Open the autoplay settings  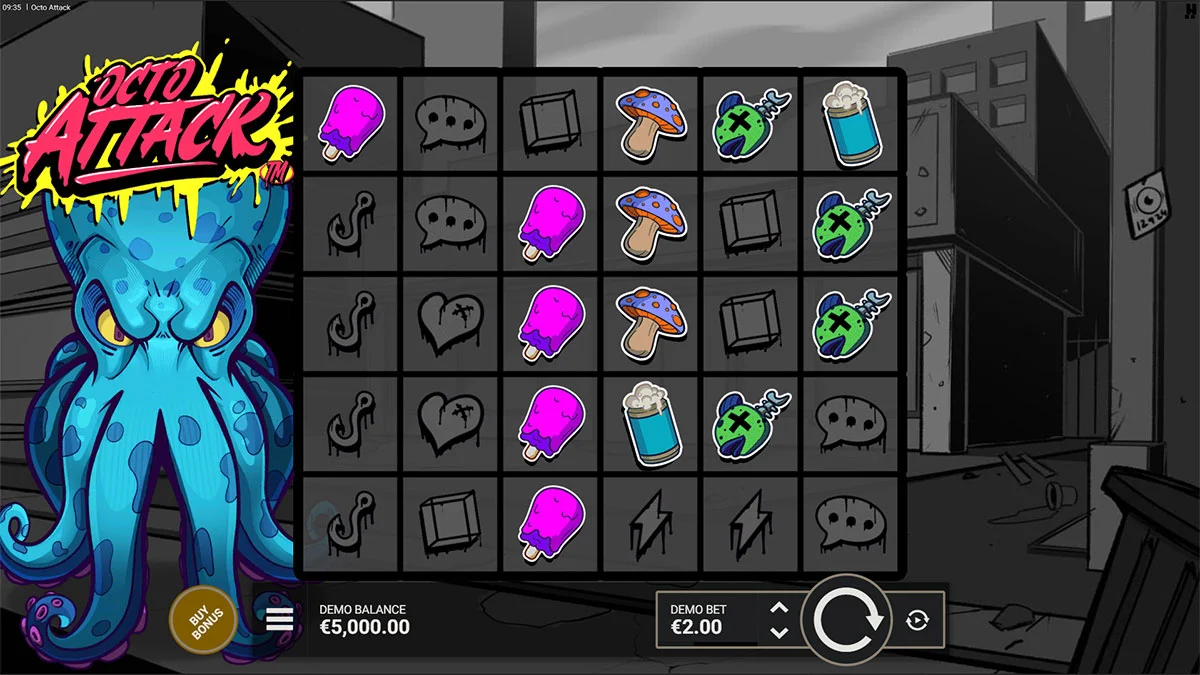pyautogui.click(x=917, y=621)
